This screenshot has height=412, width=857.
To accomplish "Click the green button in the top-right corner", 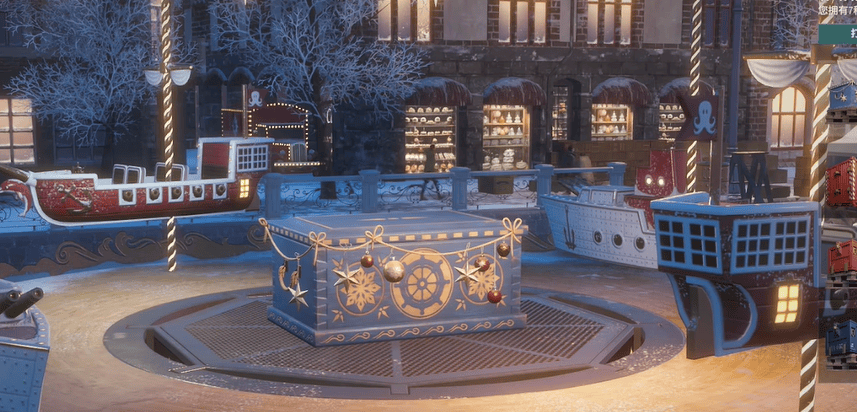I will click(x=839, y=33).
